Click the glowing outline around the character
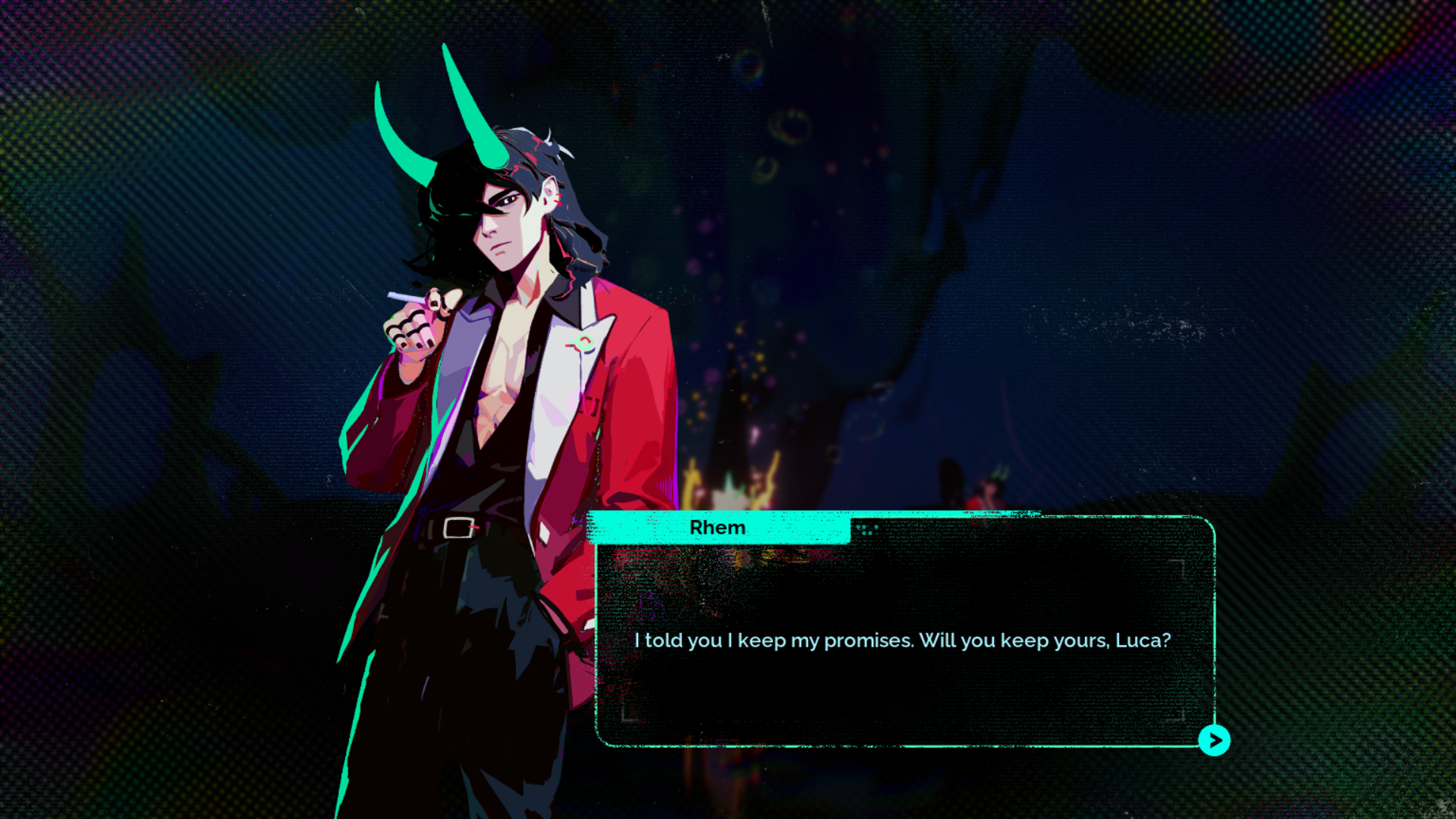1456x819 pixels. coord(357,455)
